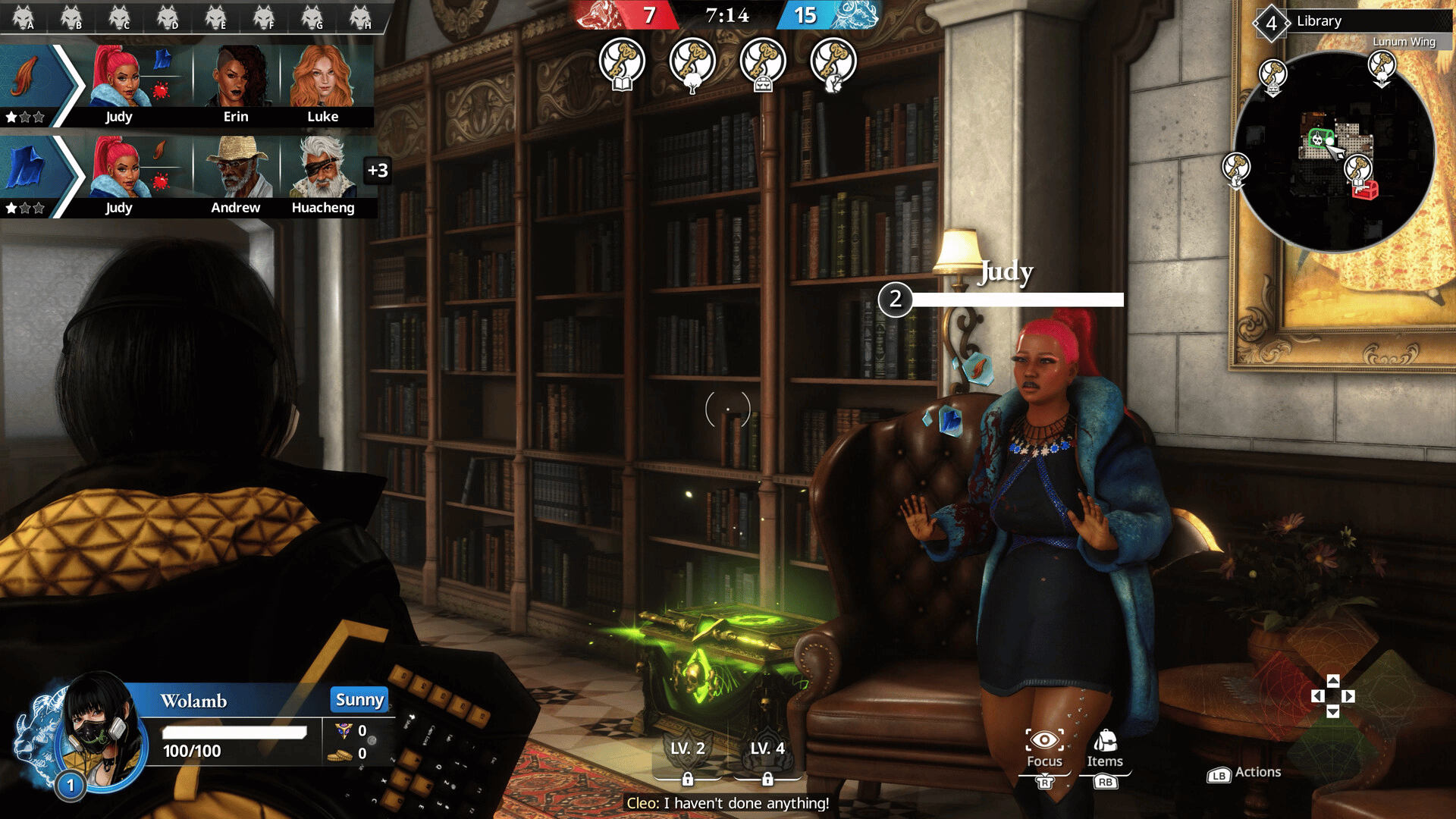Viewport: 1456px width, 819px height.
Task: Select wolf icon H
Action: pyautogui.click(x=360, y=17)
